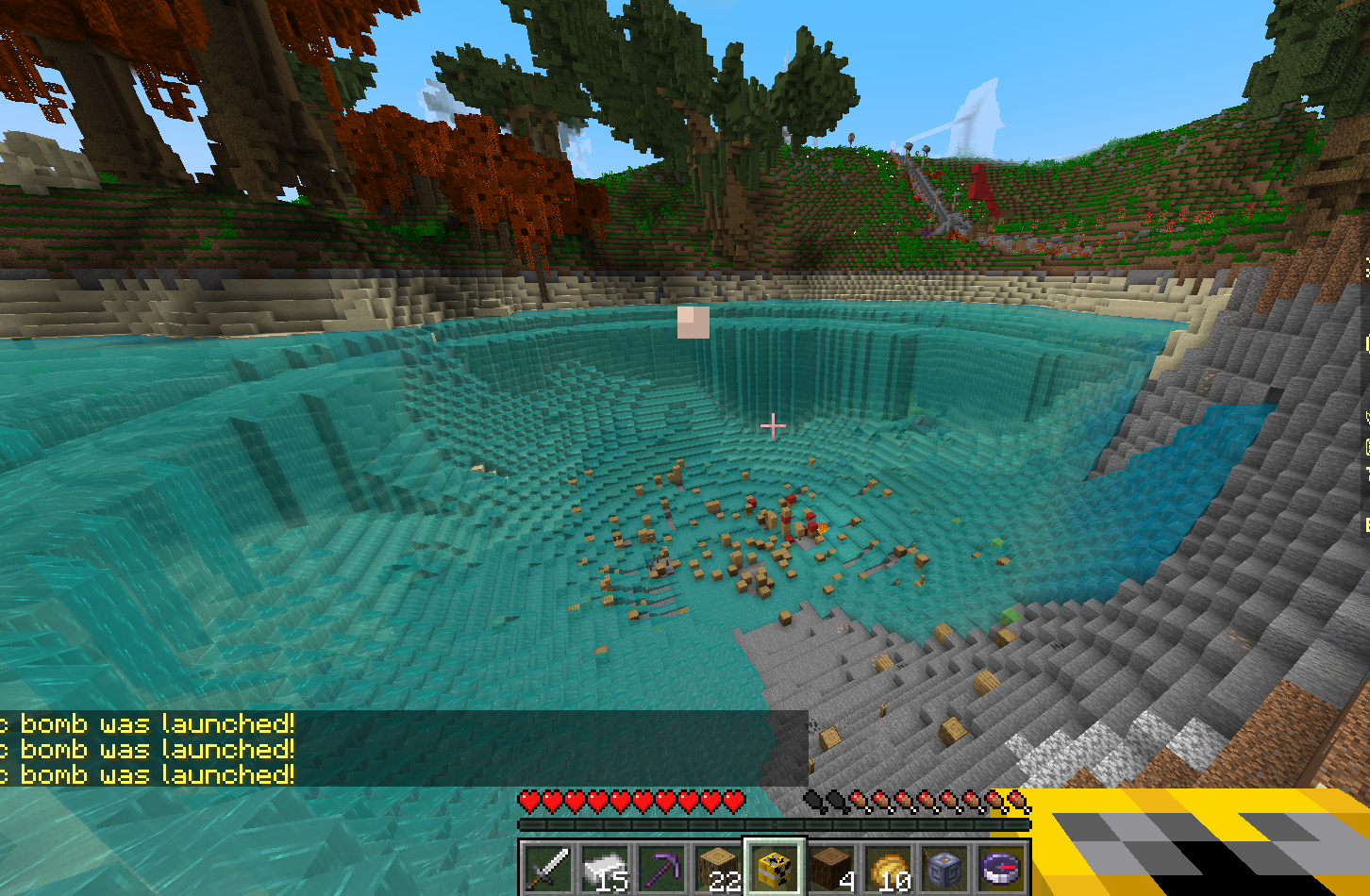
Task: Select the stack of 22 wood logs
Action: [718, 867]
